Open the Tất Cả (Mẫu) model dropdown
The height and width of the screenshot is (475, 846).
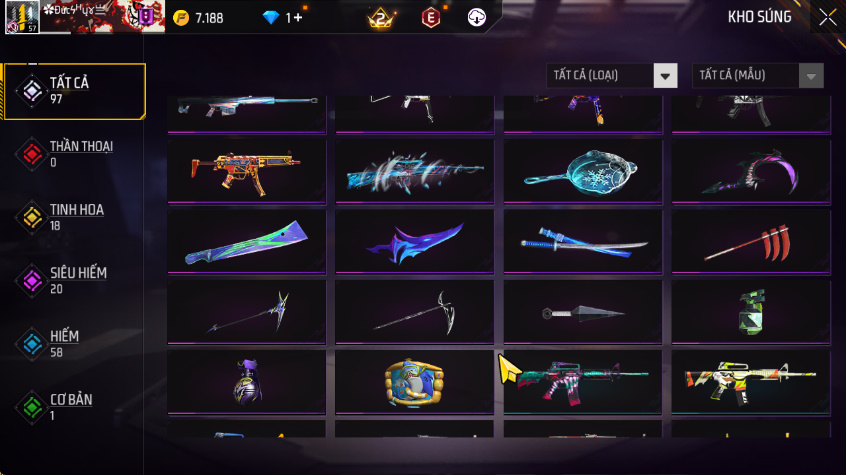point(758,76)
